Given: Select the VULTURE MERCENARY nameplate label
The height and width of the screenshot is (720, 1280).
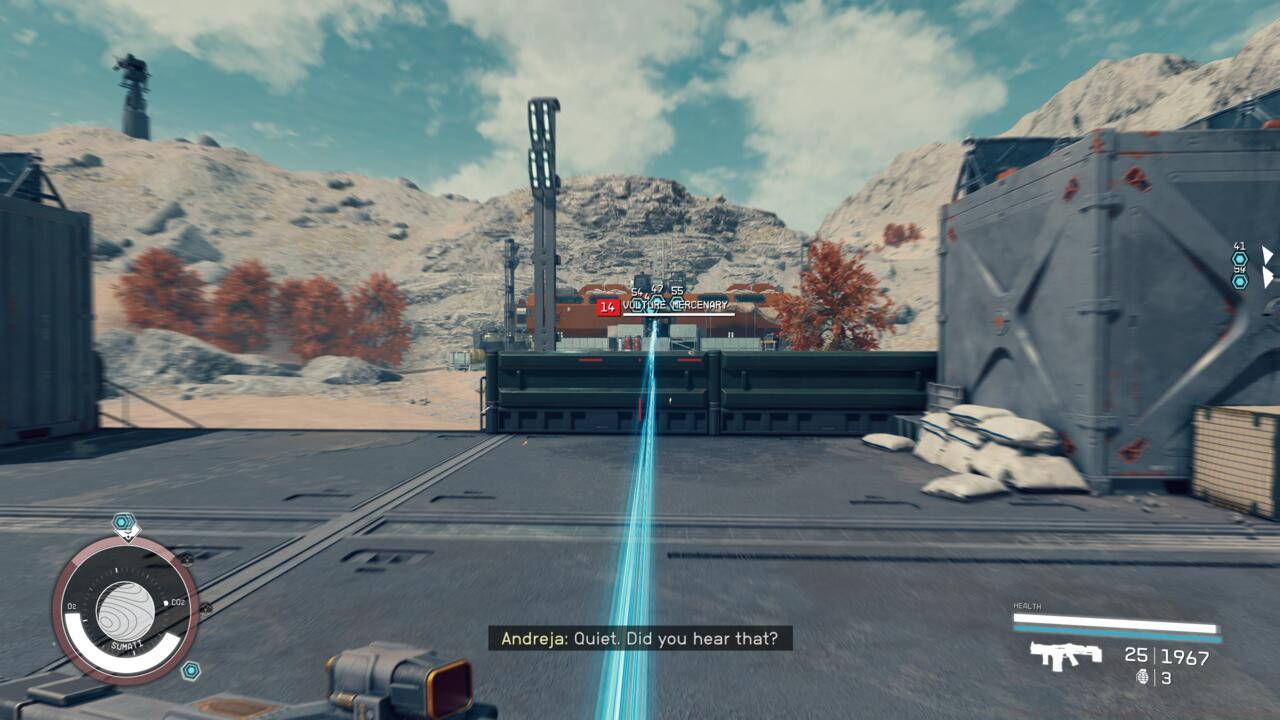Looking at the screenshot, I should point(675,305).
